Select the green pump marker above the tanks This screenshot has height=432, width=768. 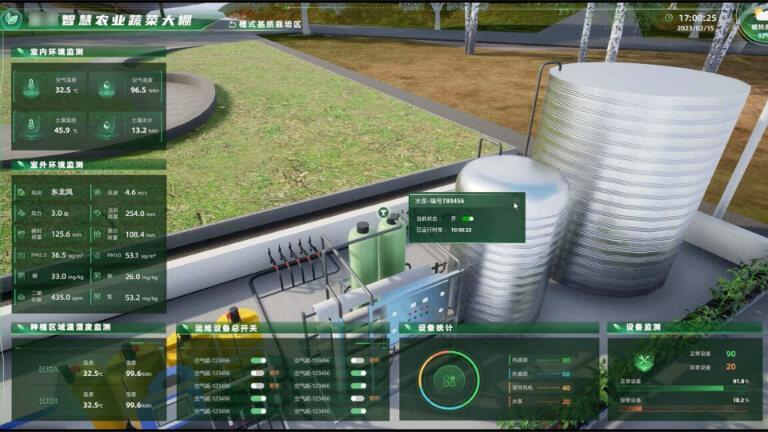[384, 213]
